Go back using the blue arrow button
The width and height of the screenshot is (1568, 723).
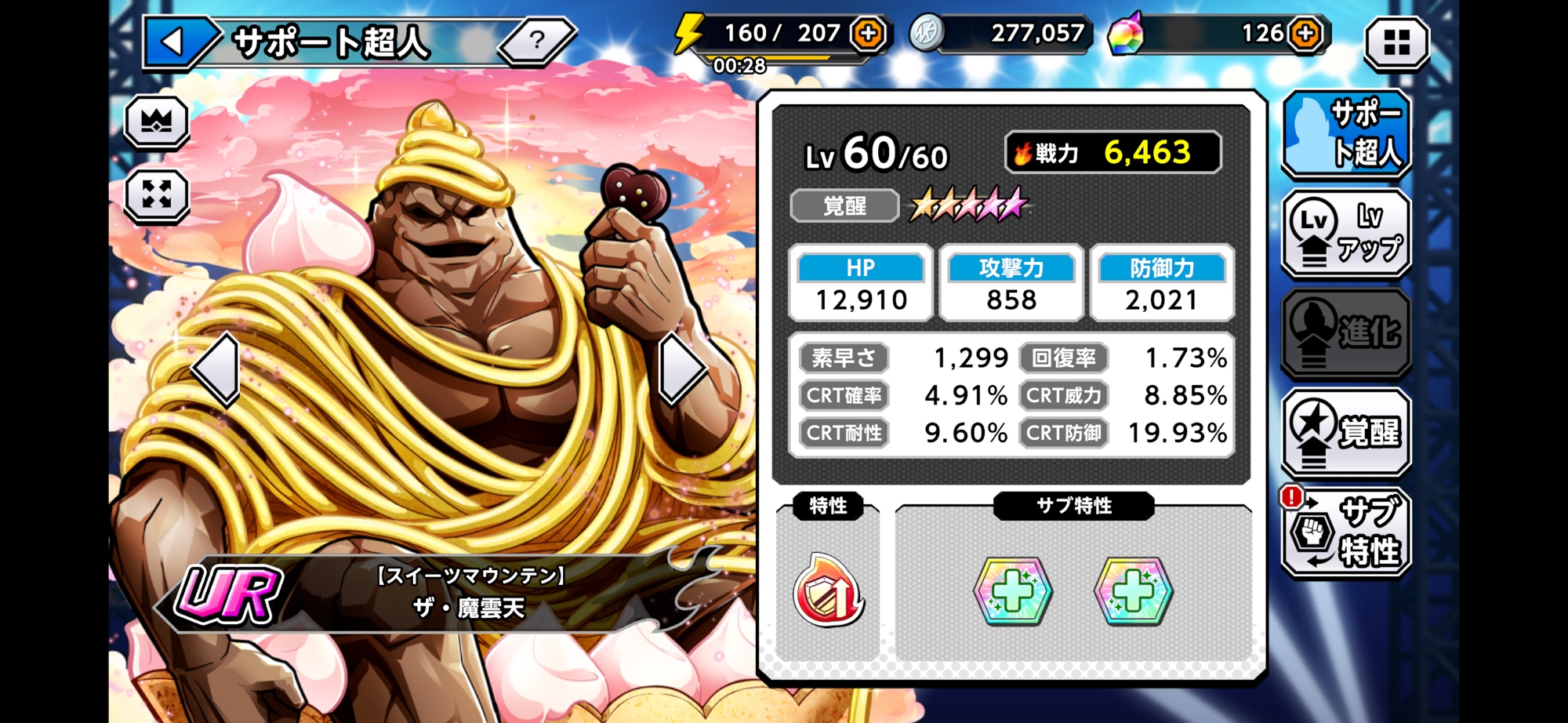pos(176,41)
